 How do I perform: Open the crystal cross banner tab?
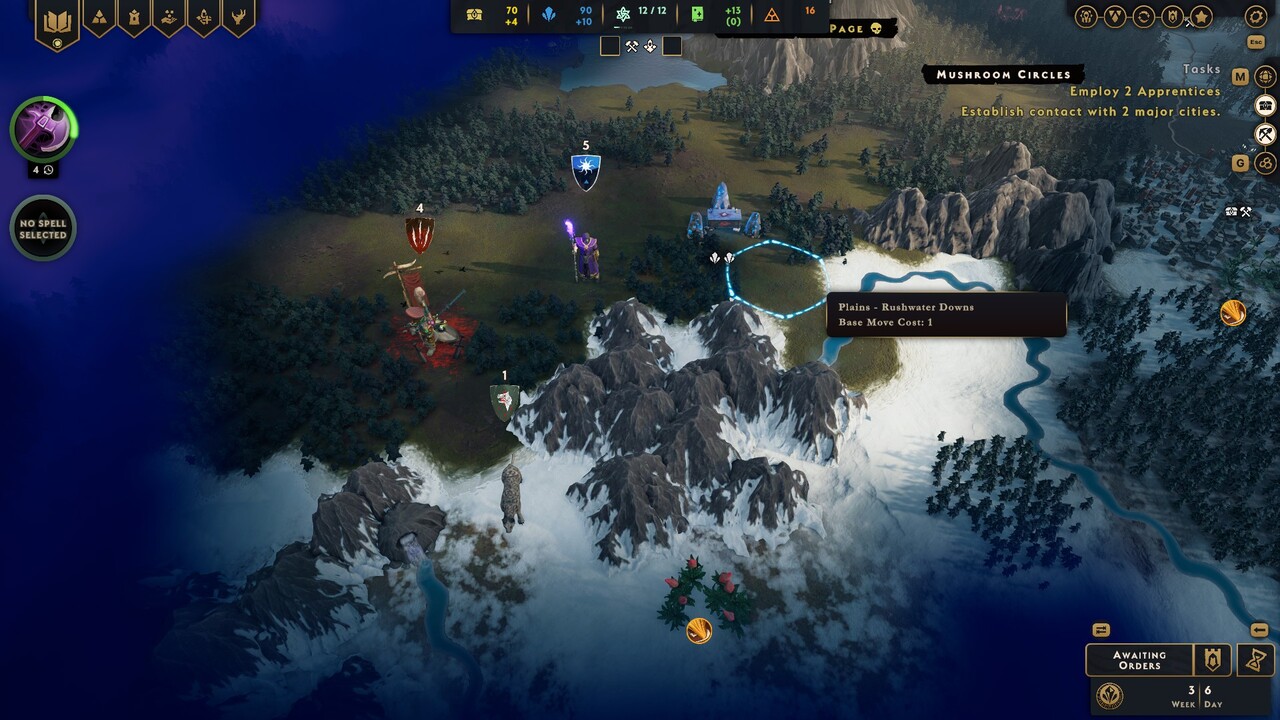pyautogui.click(x=204, y=17)
